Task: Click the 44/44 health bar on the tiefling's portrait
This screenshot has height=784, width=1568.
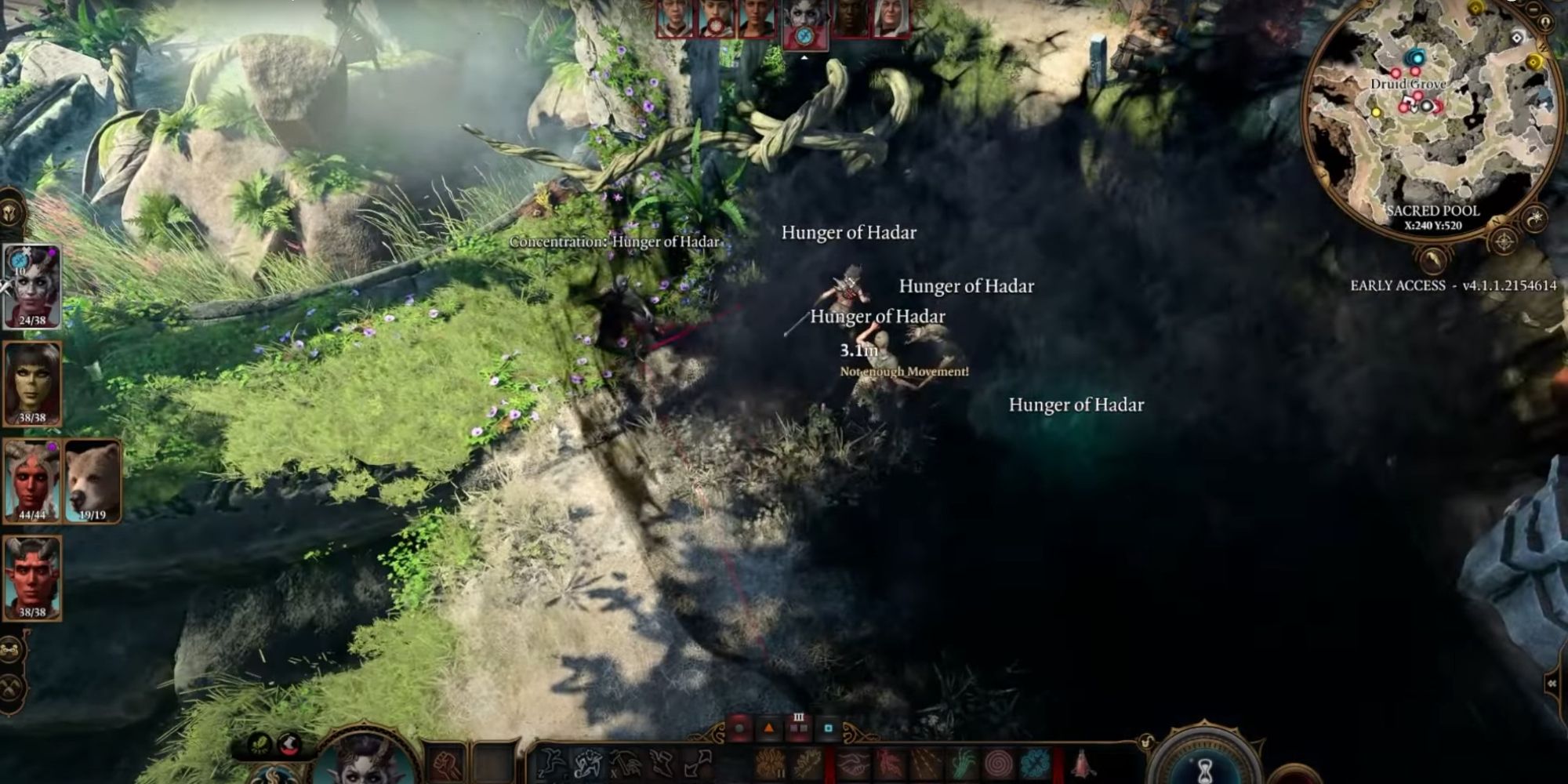Action: 30,514
